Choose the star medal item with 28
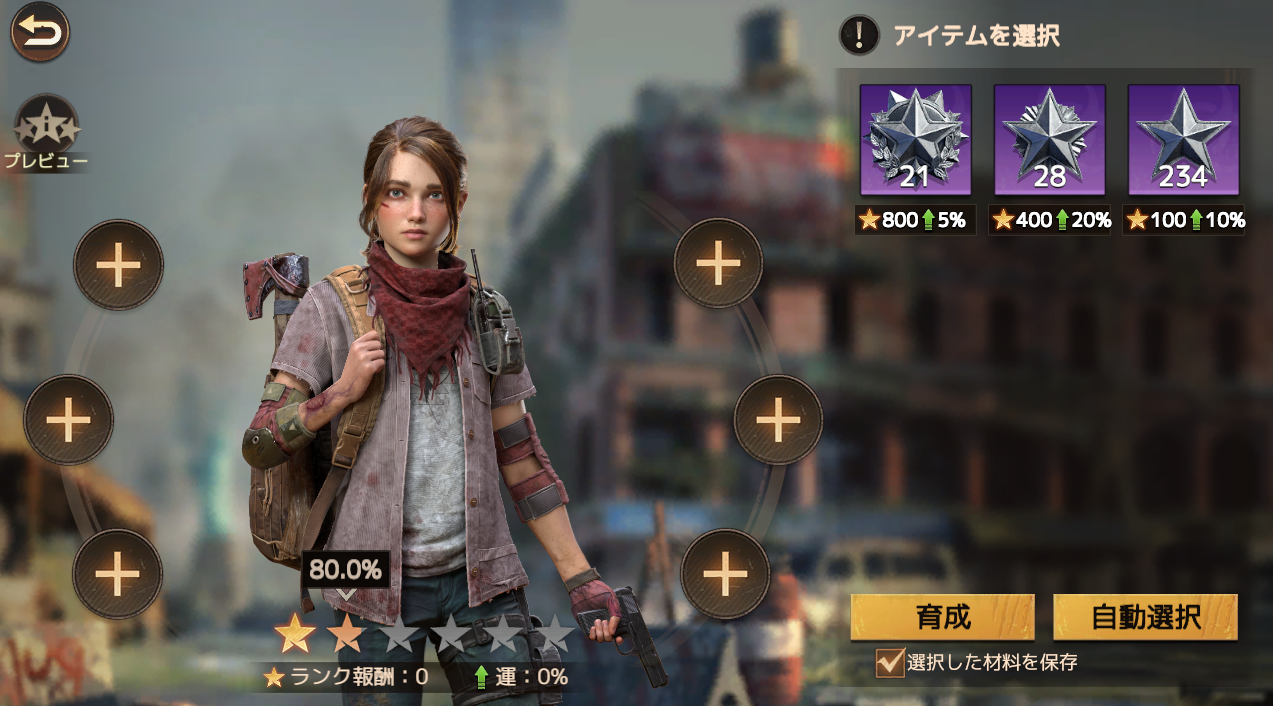Image resolution: width=1273 pixels, height=706 pixels. pyautogui.click(x=1049, y=140)
